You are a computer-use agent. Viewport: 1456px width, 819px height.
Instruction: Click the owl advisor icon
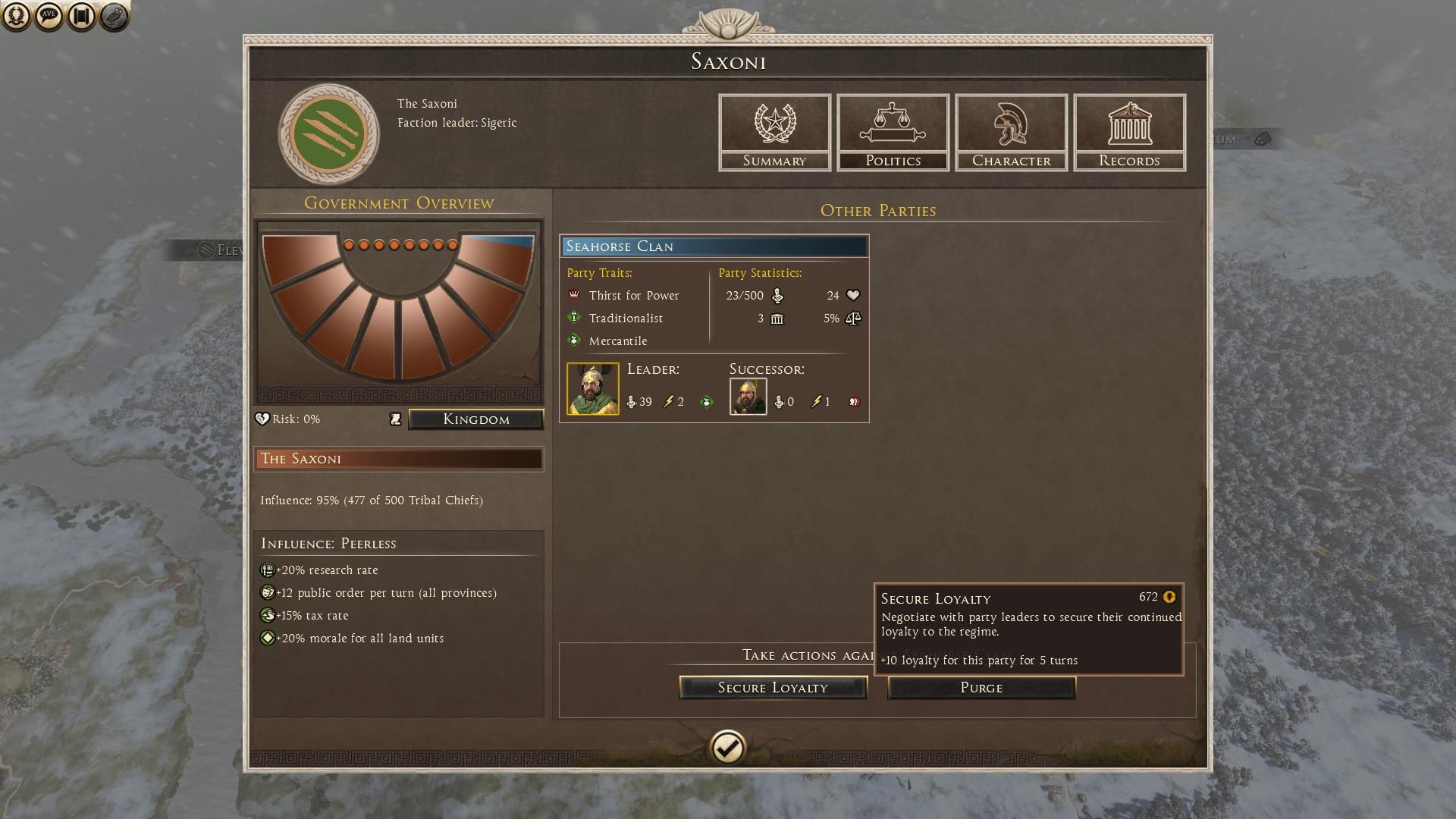pos(114,16)
